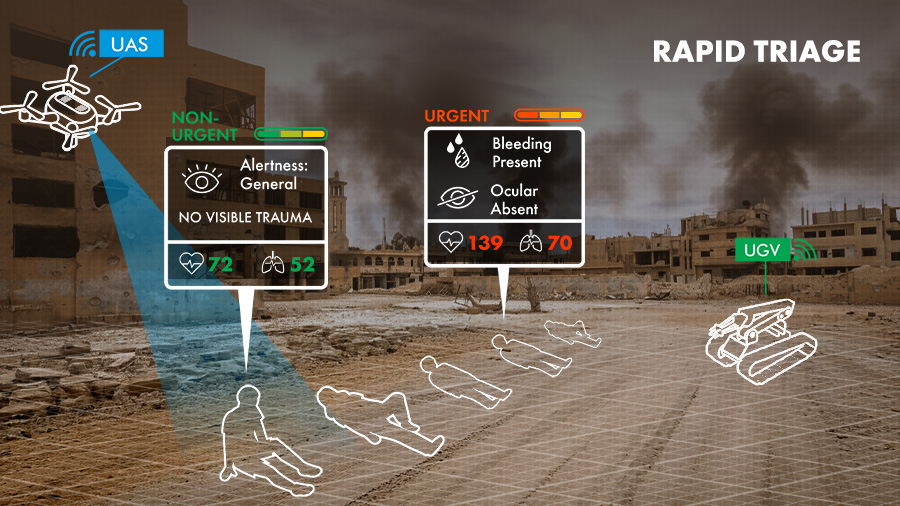Select the blue UAS label tag

(129, 44)
